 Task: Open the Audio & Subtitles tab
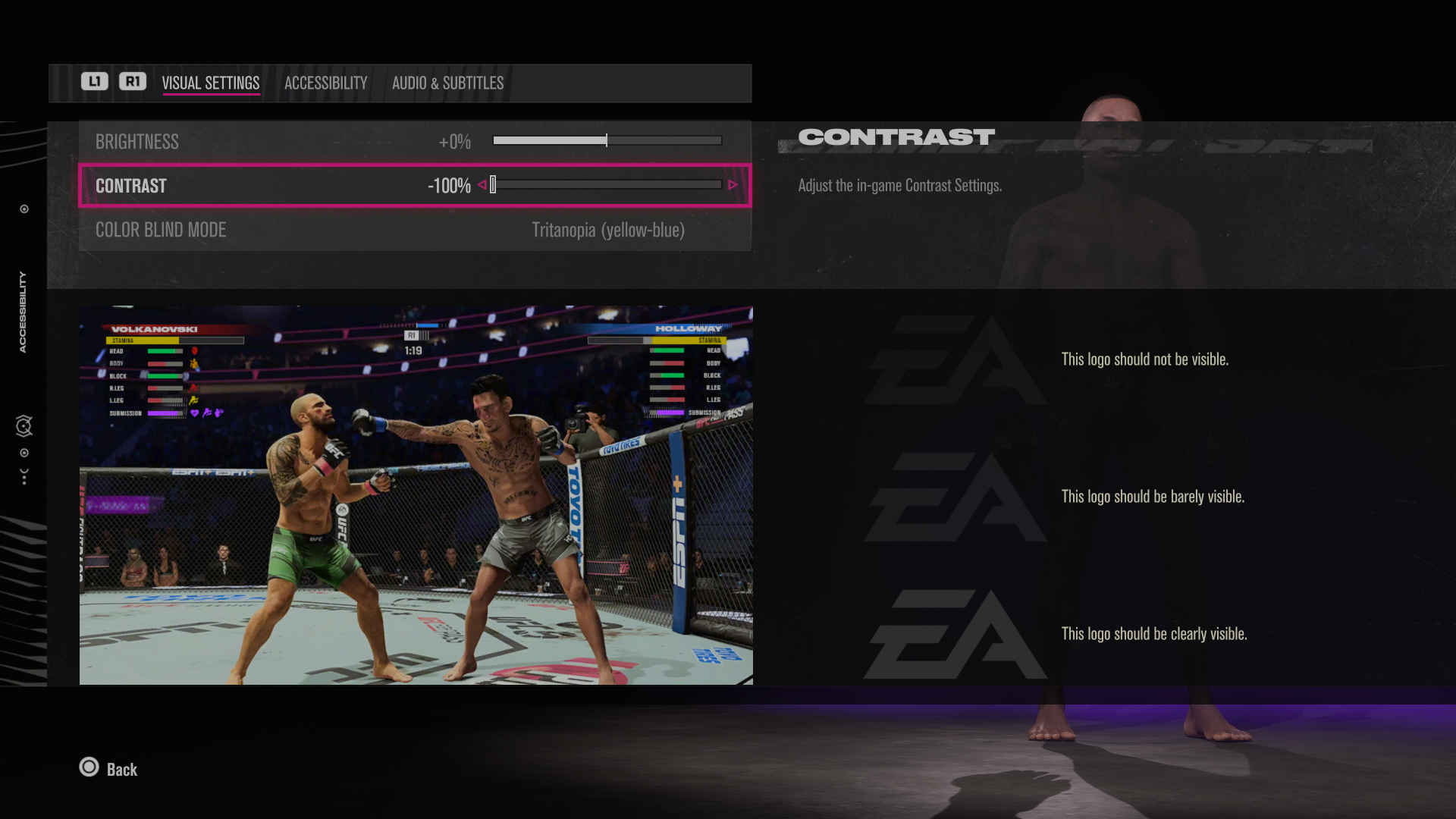click(447, 83)
